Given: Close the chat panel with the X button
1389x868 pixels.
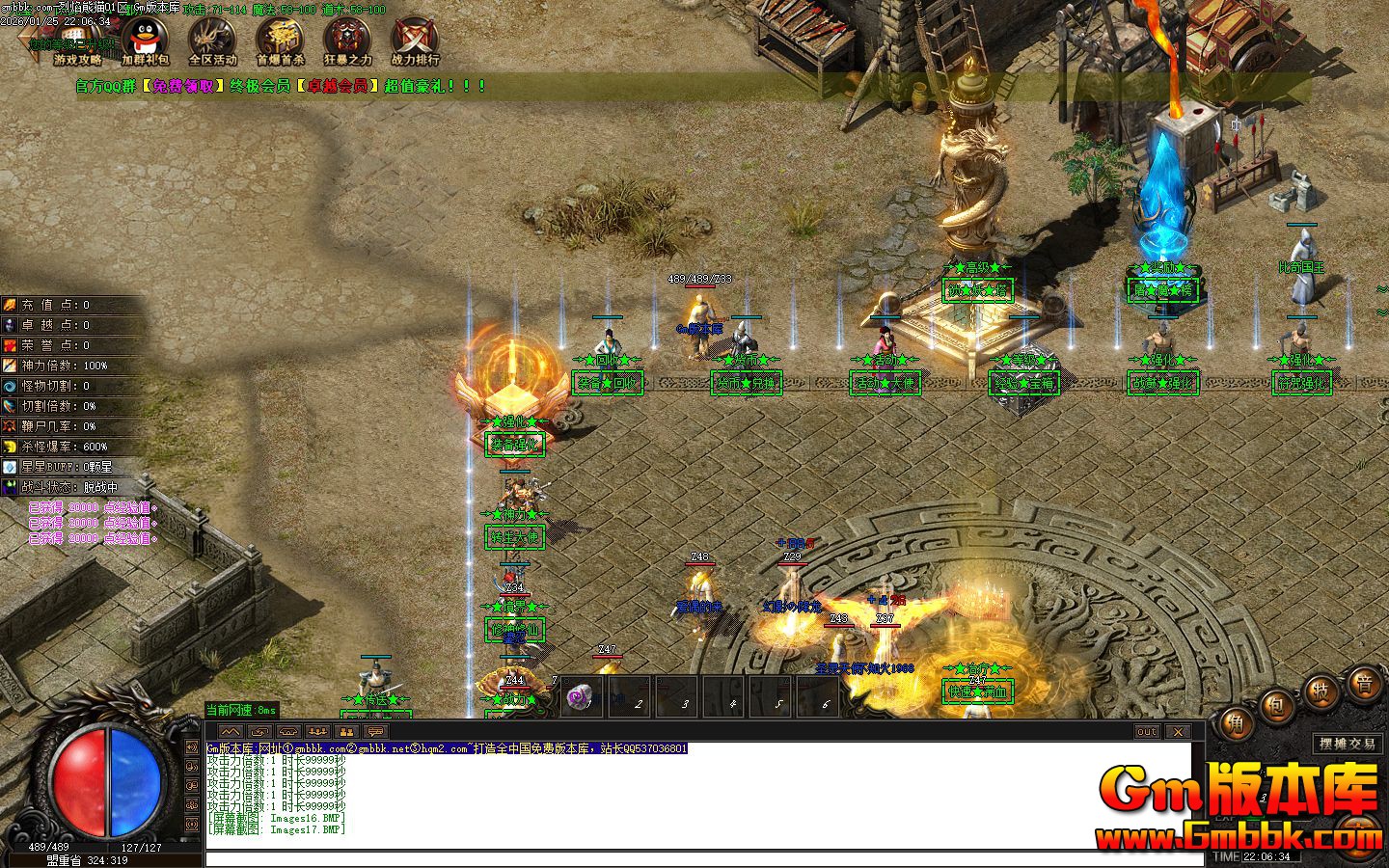Looking at the screenshot, I should coord(1178,732).
